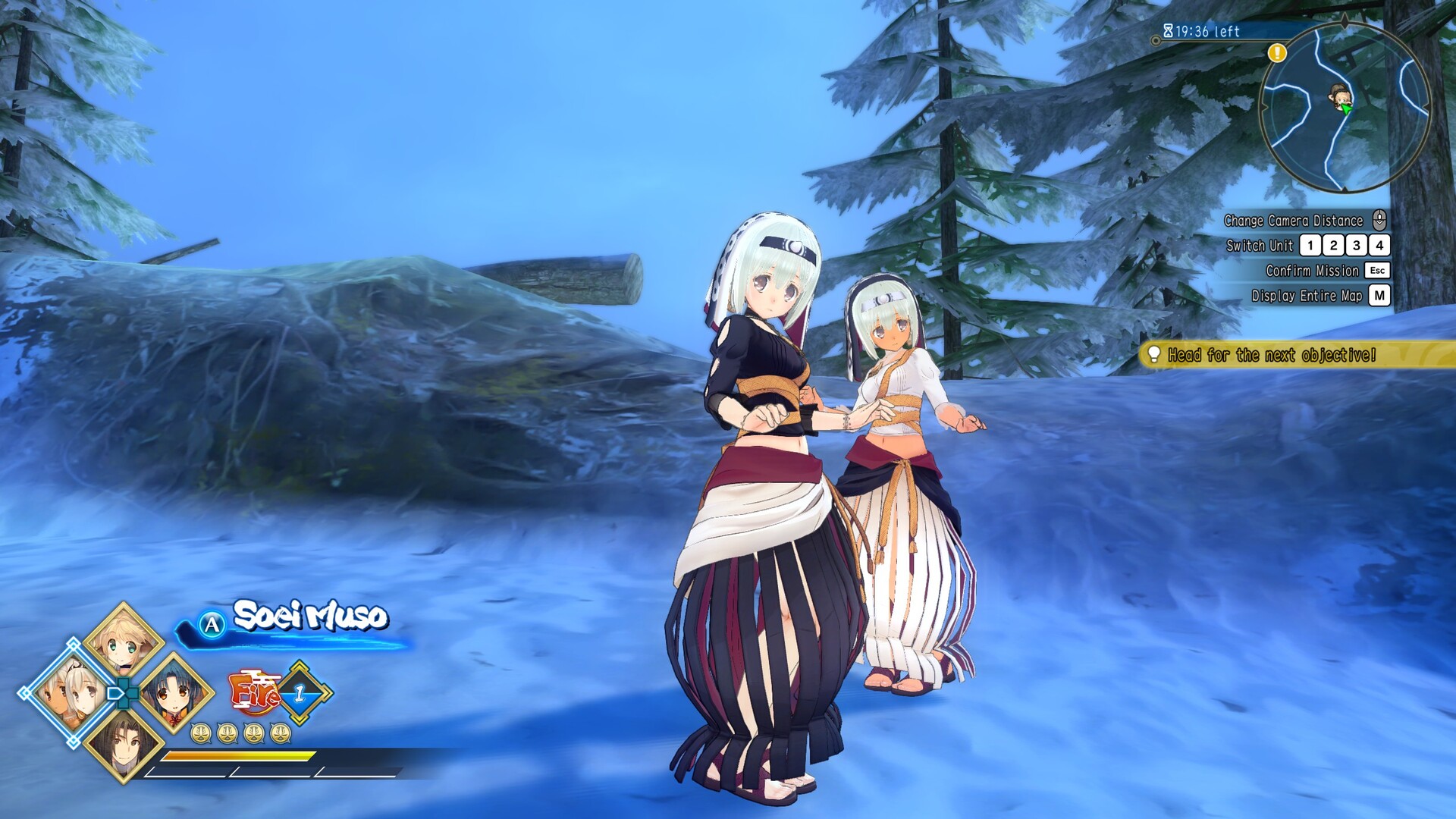Viewport: 1456px width, 819px height.
Task: Click the hourglass icon beside the timer
Action: pyautogui.click(x=1168, y=29)
